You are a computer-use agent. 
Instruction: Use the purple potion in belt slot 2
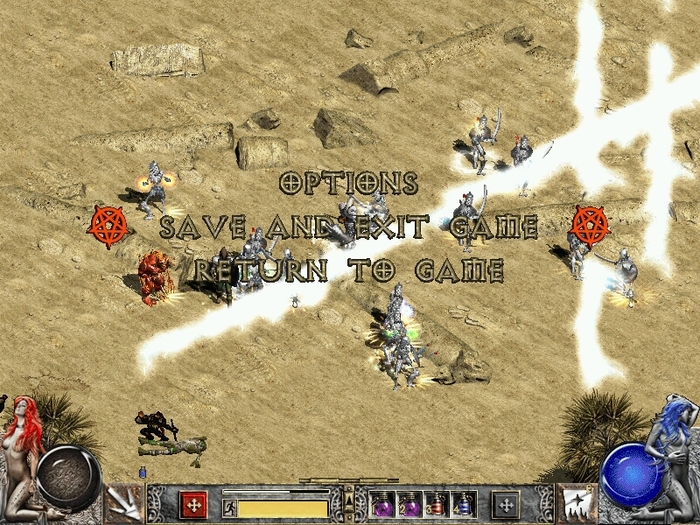coord(410,504)
